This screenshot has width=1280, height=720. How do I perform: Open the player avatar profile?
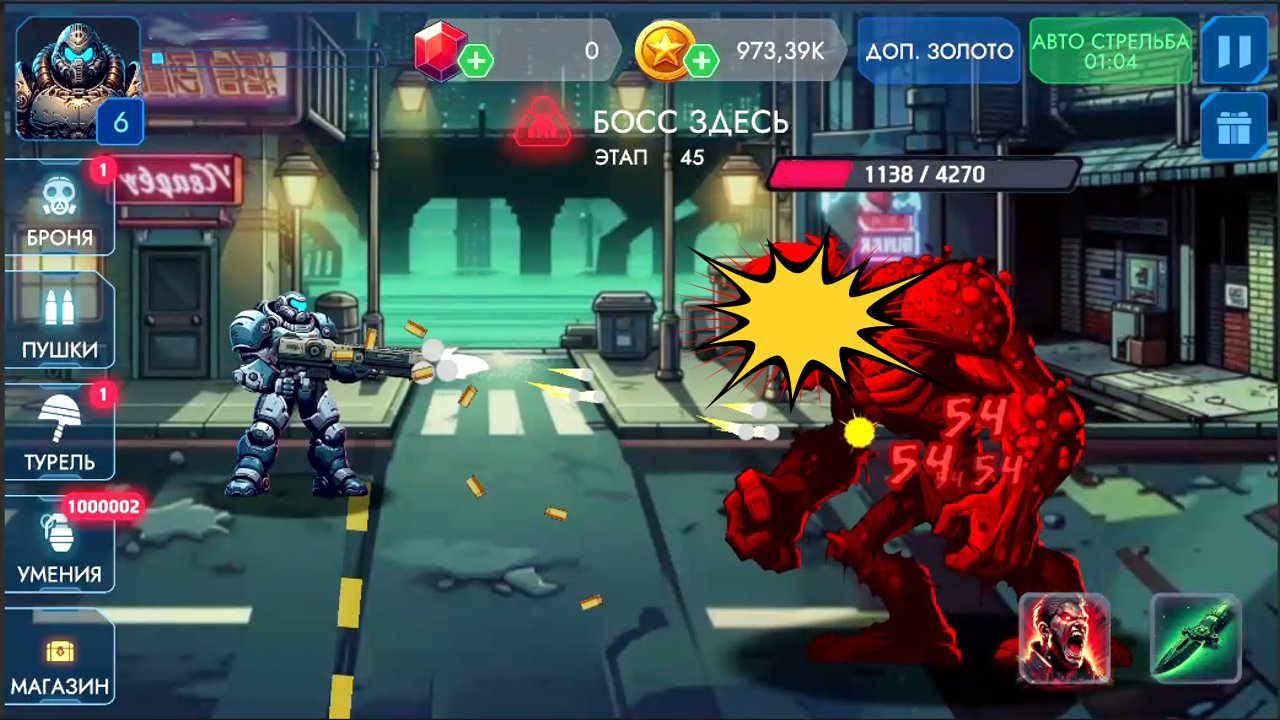coord(75,70)
